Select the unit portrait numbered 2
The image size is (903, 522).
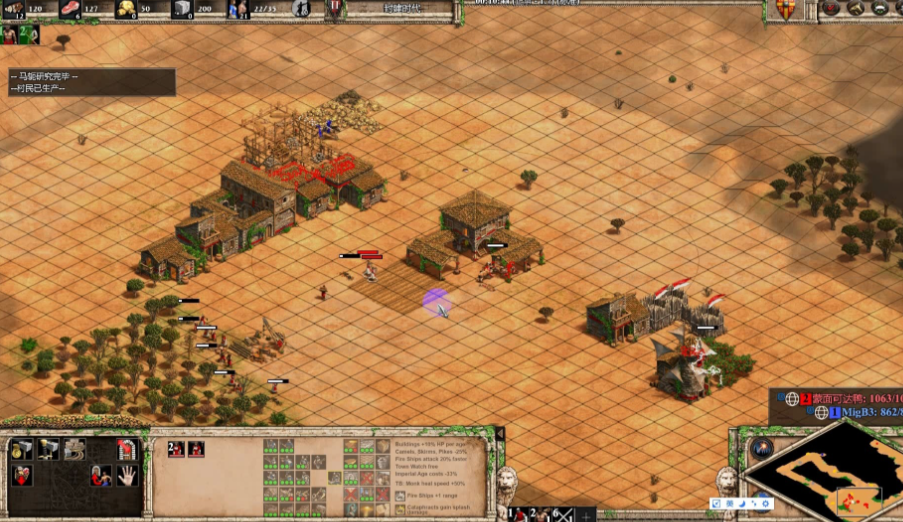pos(176,449)
